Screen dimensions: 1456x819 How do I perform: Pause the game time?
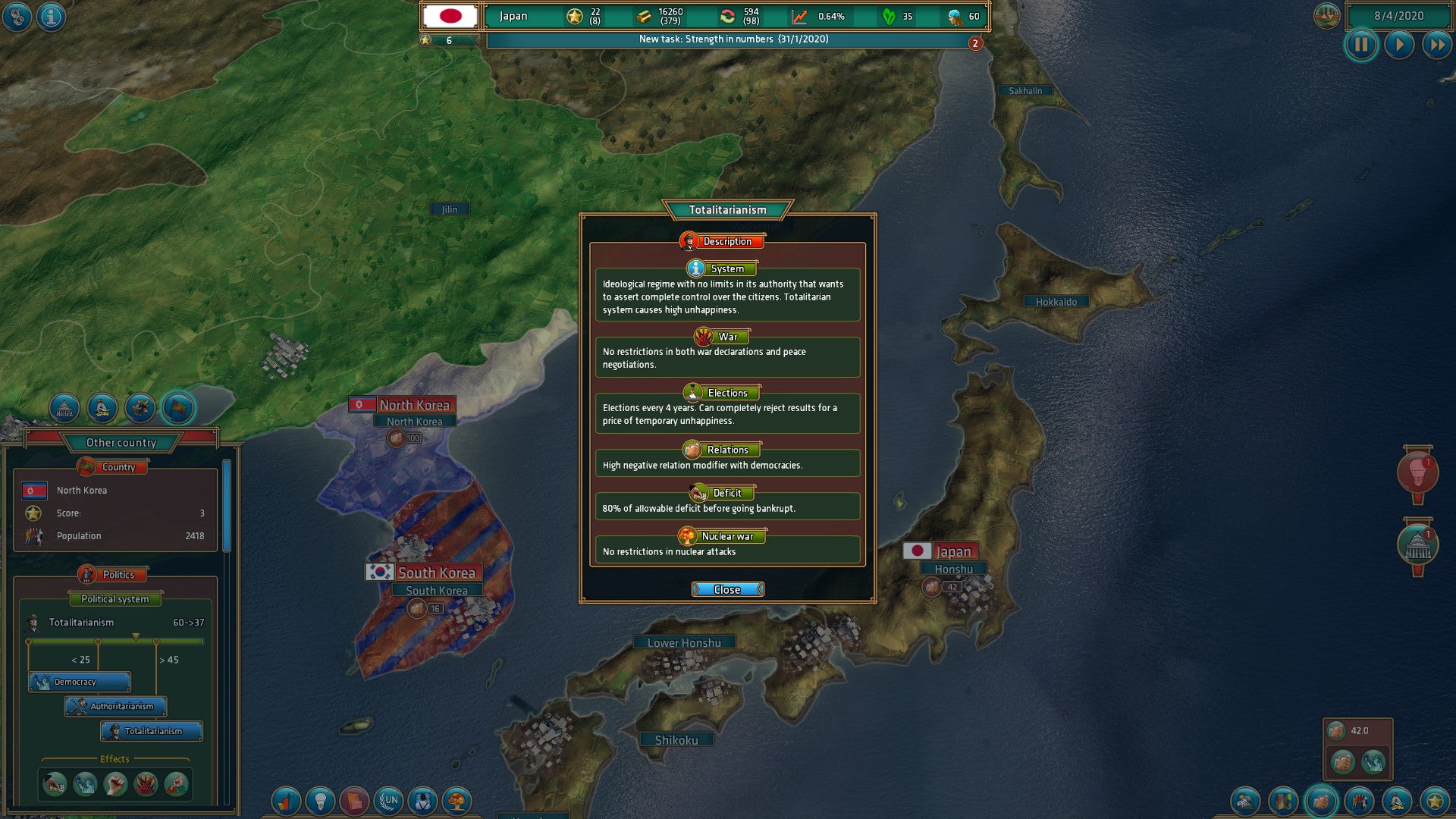tap(1361, 45)
